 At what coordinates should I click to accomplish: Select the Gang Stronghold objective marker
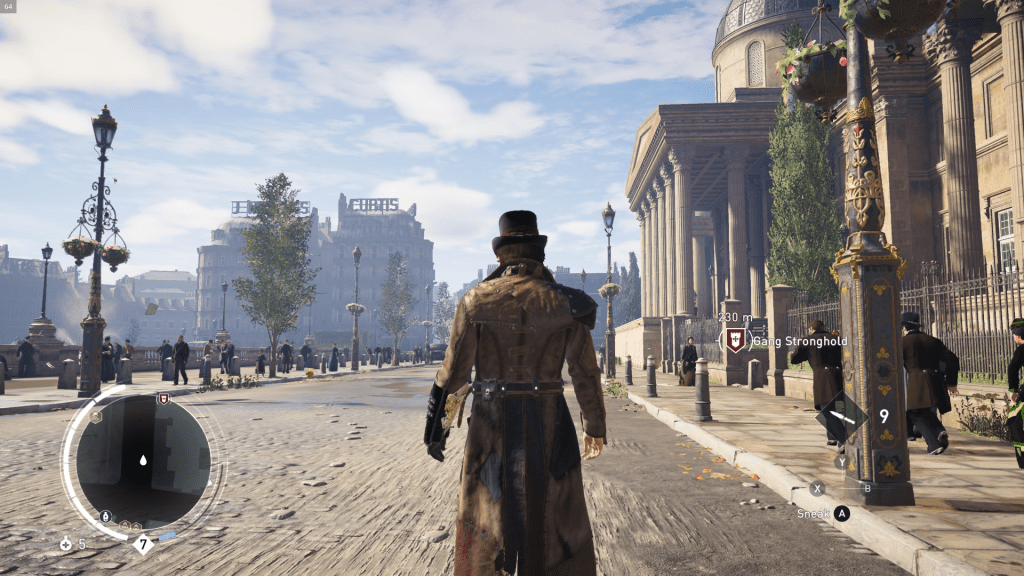[x=736, y=340]
